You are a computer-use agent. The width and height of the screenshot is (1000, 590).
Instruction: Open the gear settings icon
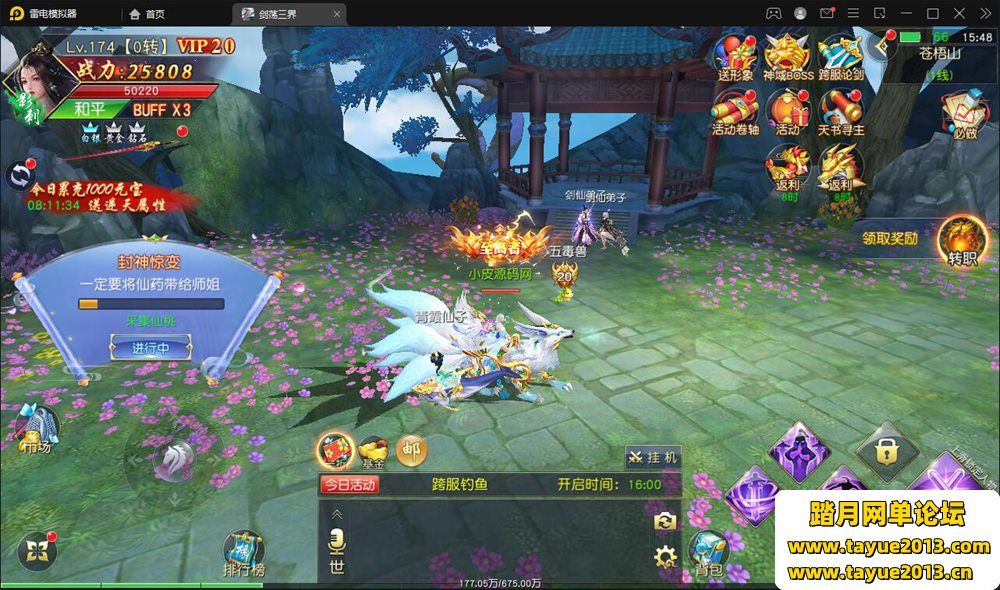pos(665,558)
